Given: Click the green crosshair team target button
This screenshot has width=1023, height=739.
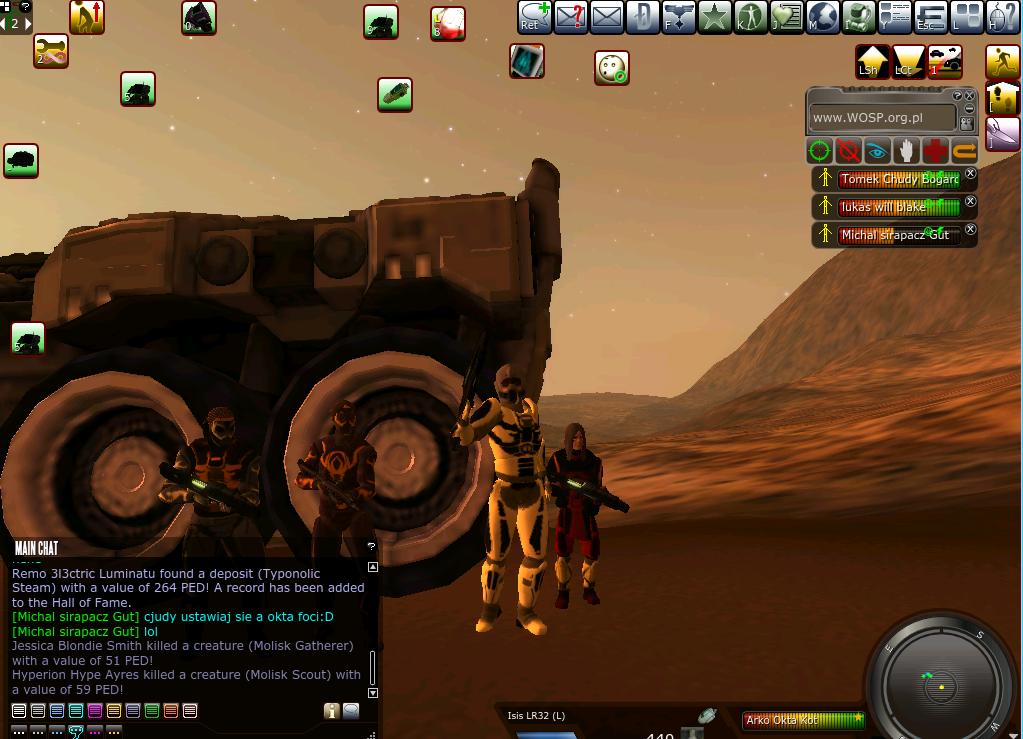Looking at the screenshot, I should (819, 151).
